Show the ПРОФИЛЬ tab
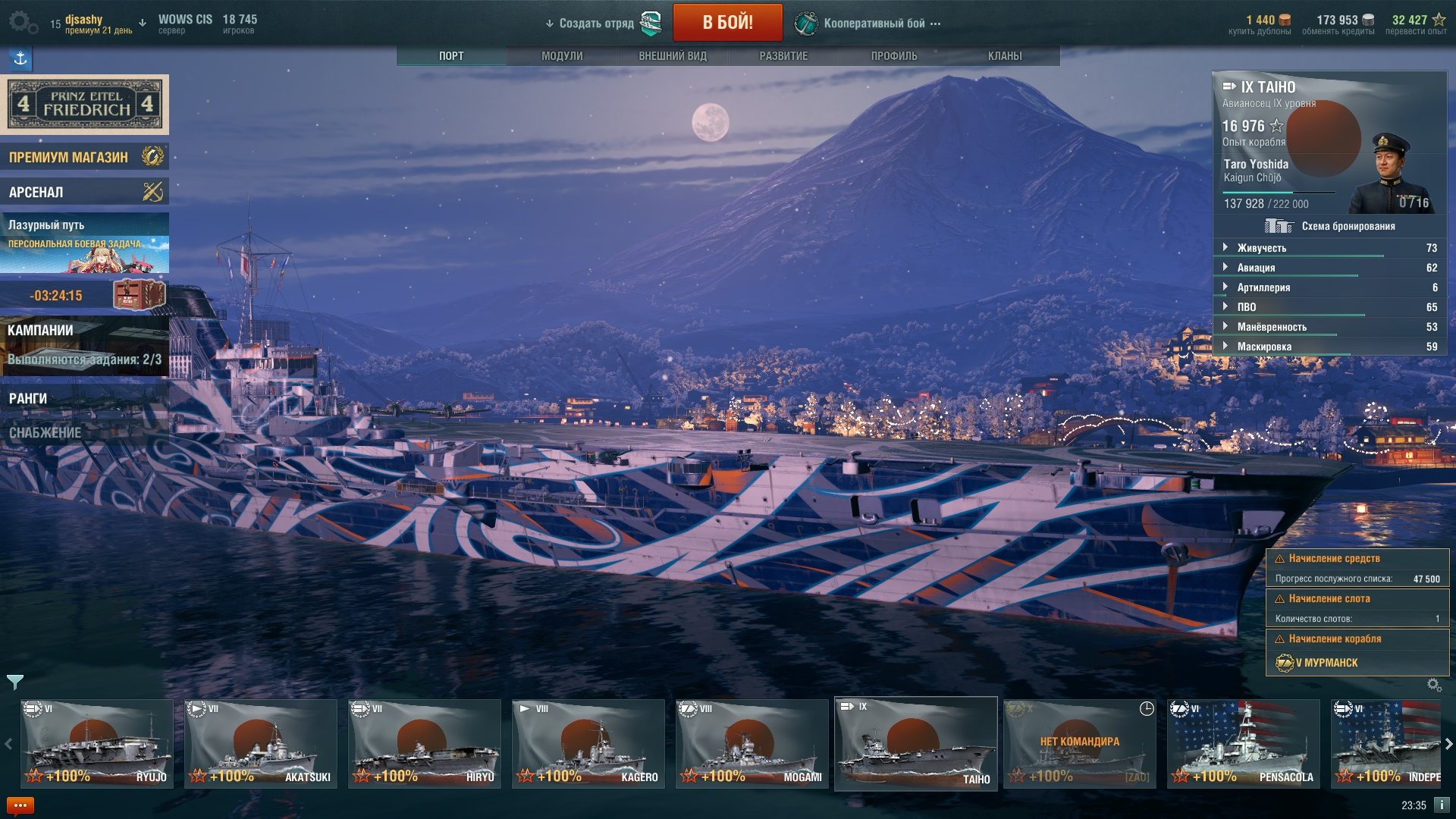1456x819 pixels. pos(893,56)
